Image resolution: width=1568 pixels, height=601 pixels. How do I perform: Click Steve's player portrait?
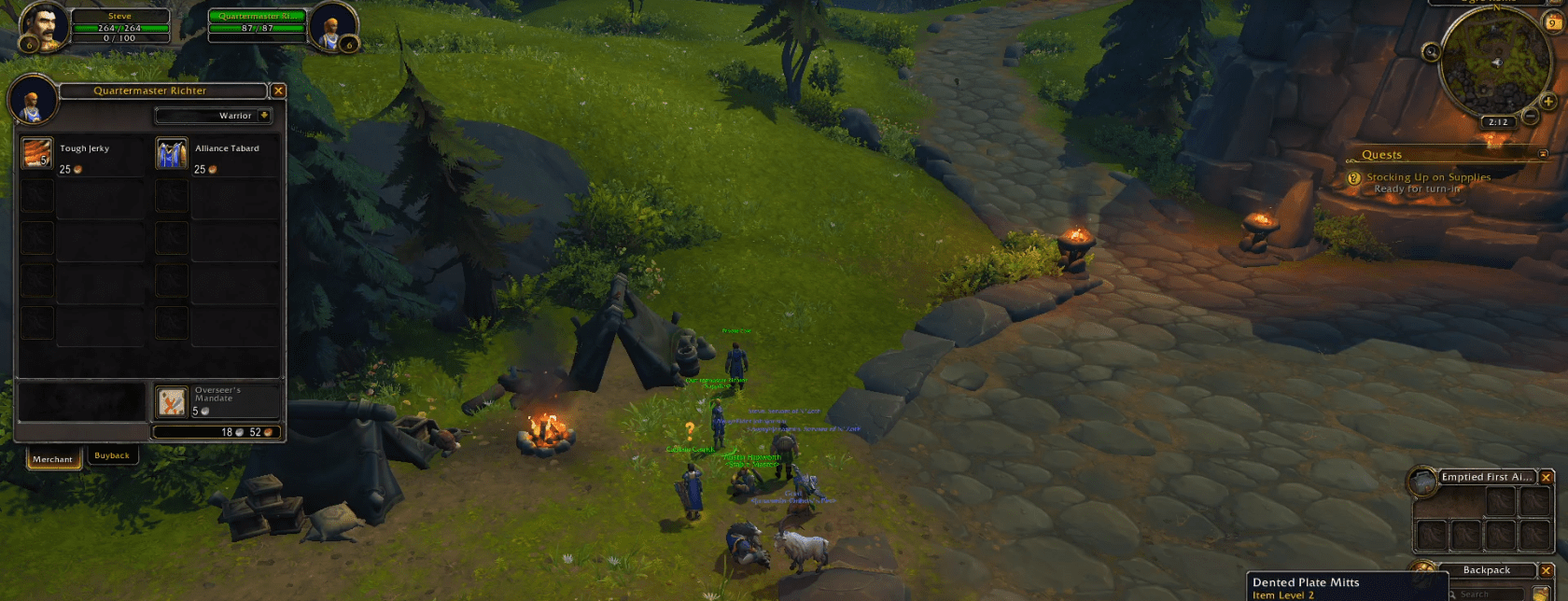pyautogui.click(x=44, y=28)
